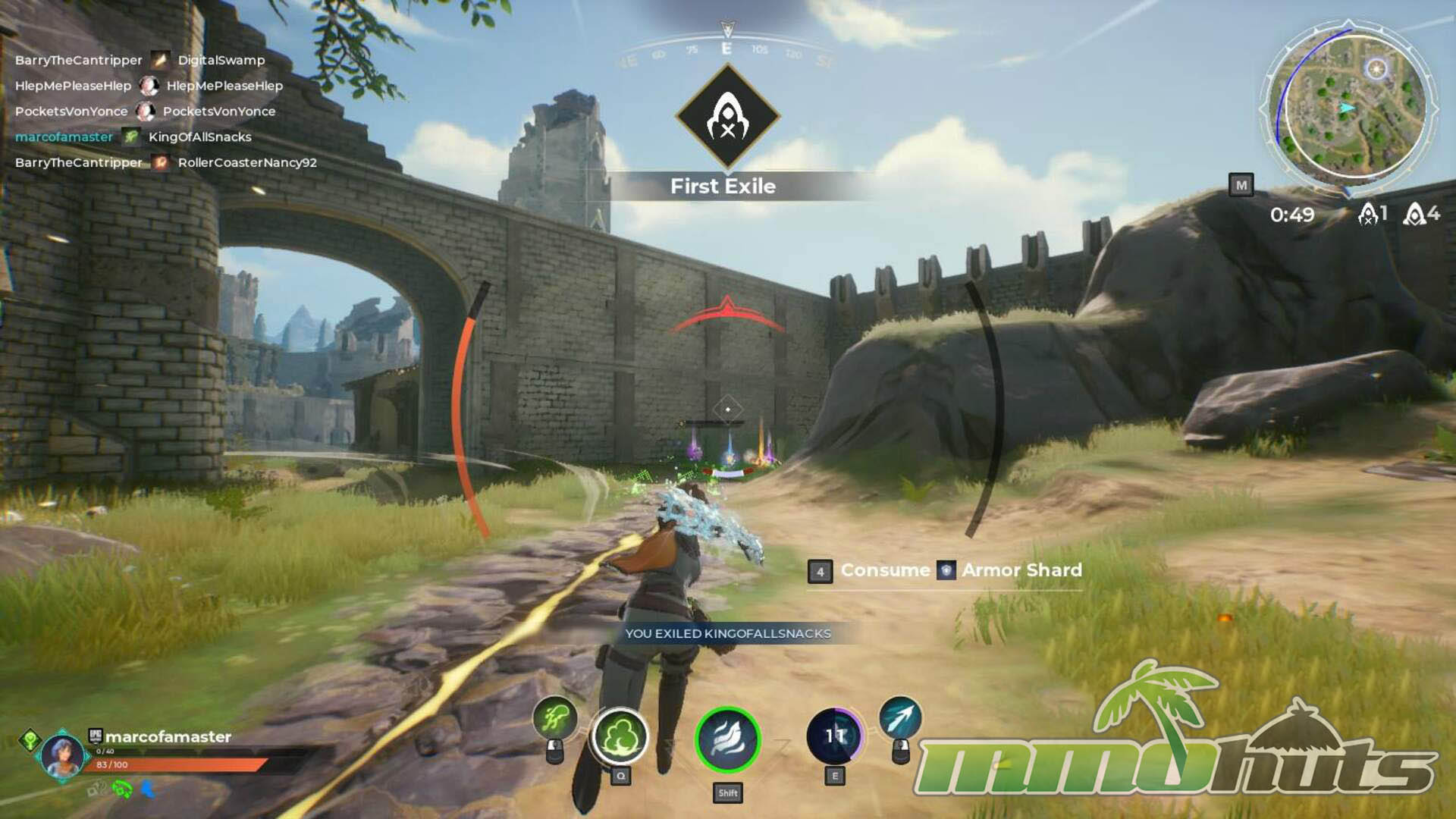Consume the Armor Shard item

(x=946, y=570)
